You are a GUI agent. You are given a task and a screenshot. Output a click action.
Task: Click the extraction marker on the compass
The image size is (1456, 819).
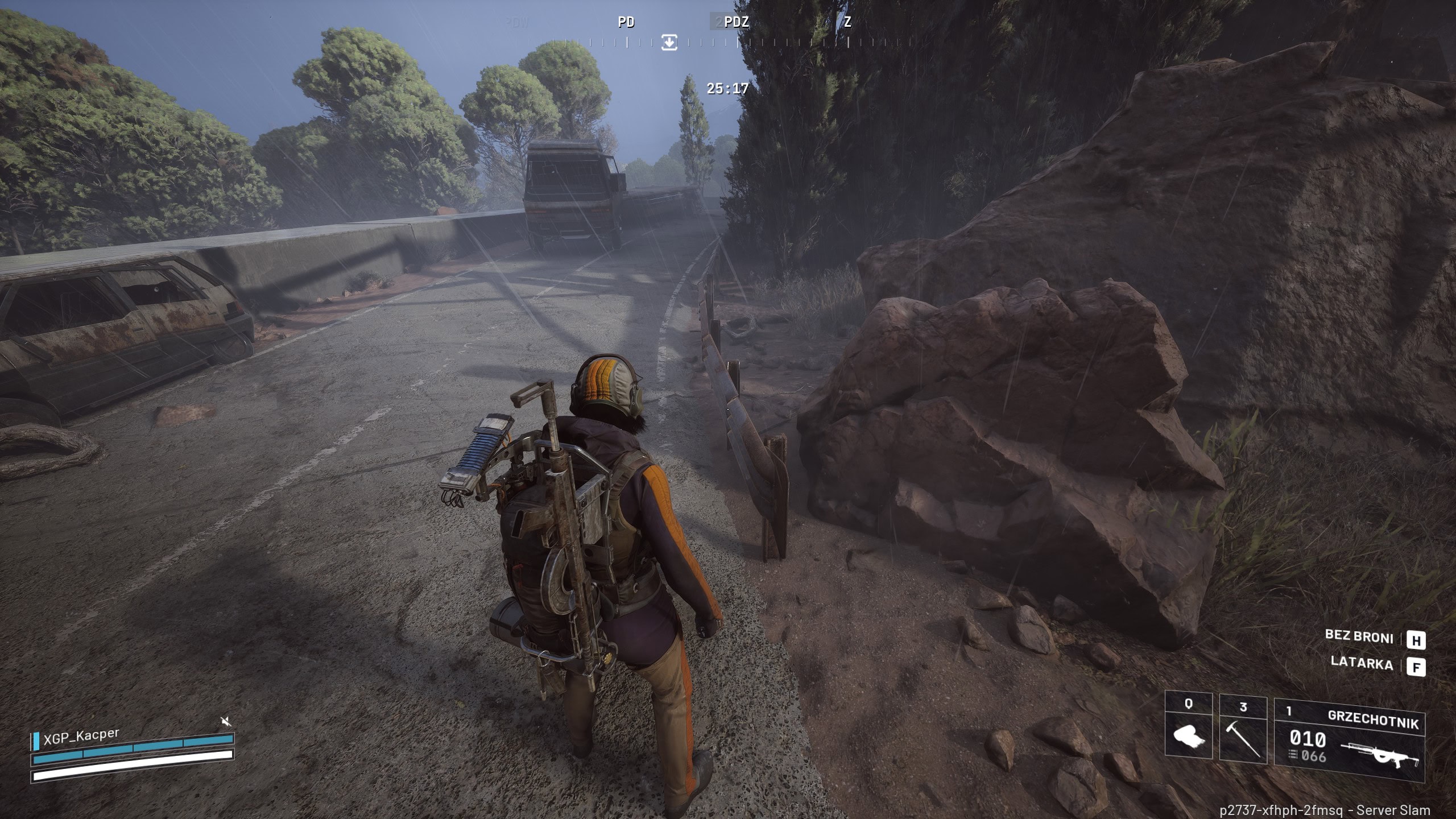coord(669,42)
